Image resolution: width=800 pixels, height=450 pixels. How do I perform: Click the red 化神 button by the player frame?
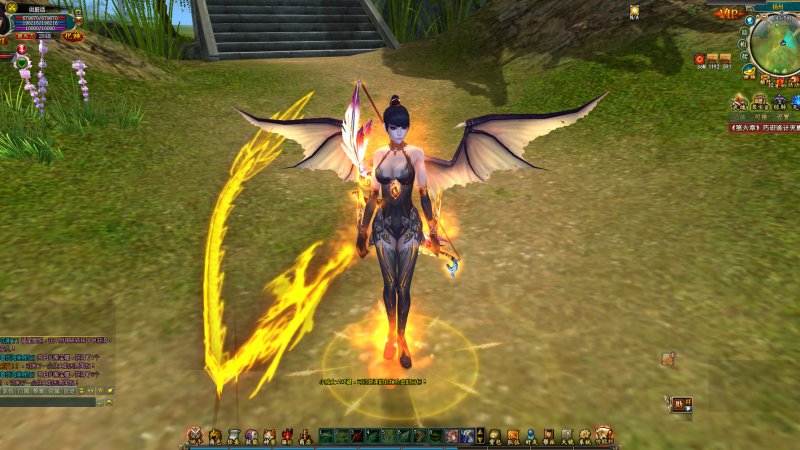73,36
